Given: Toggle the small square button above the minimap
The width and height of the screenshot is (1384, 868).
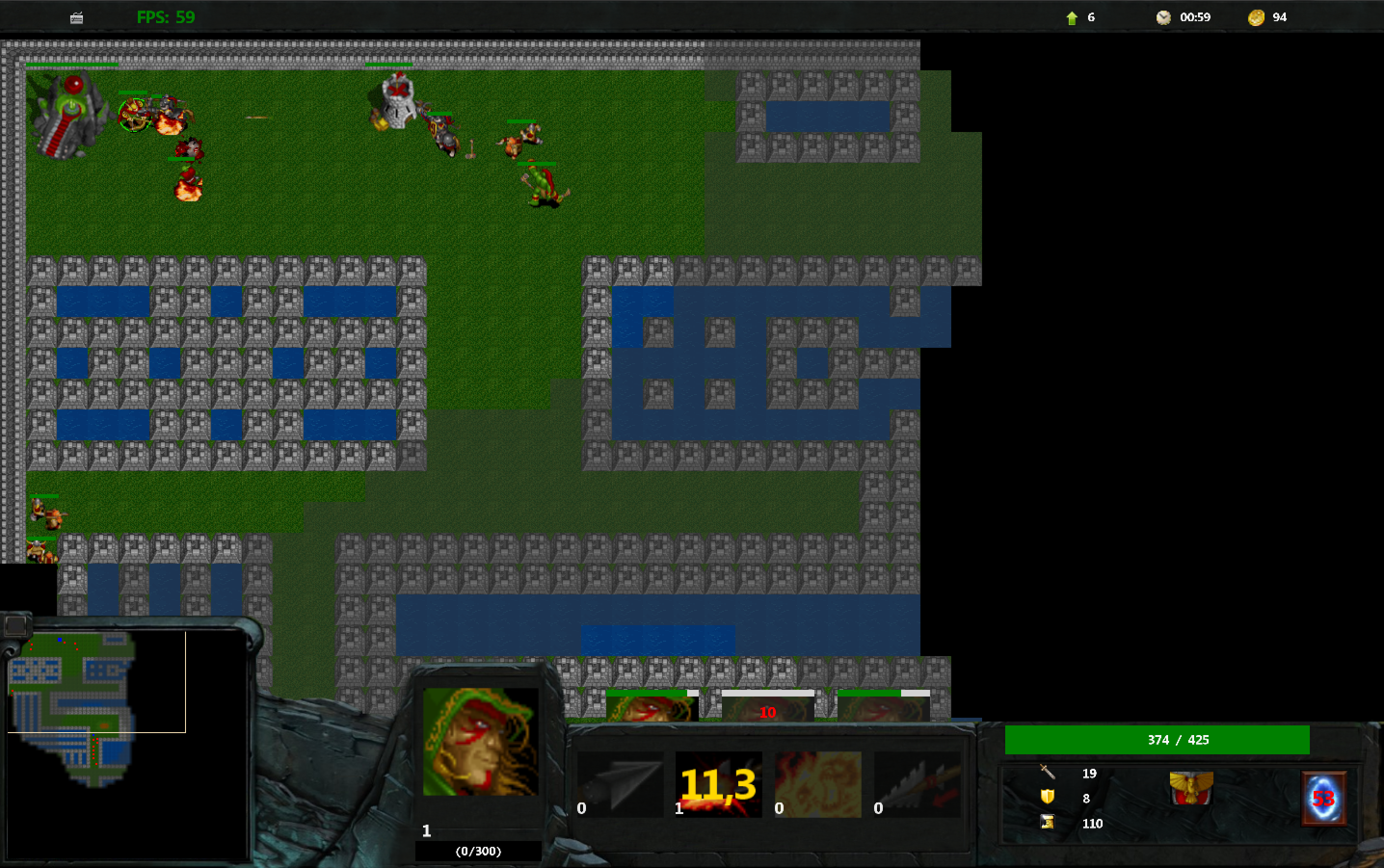Looking at the screenshot, I should (x=15, y=626).
